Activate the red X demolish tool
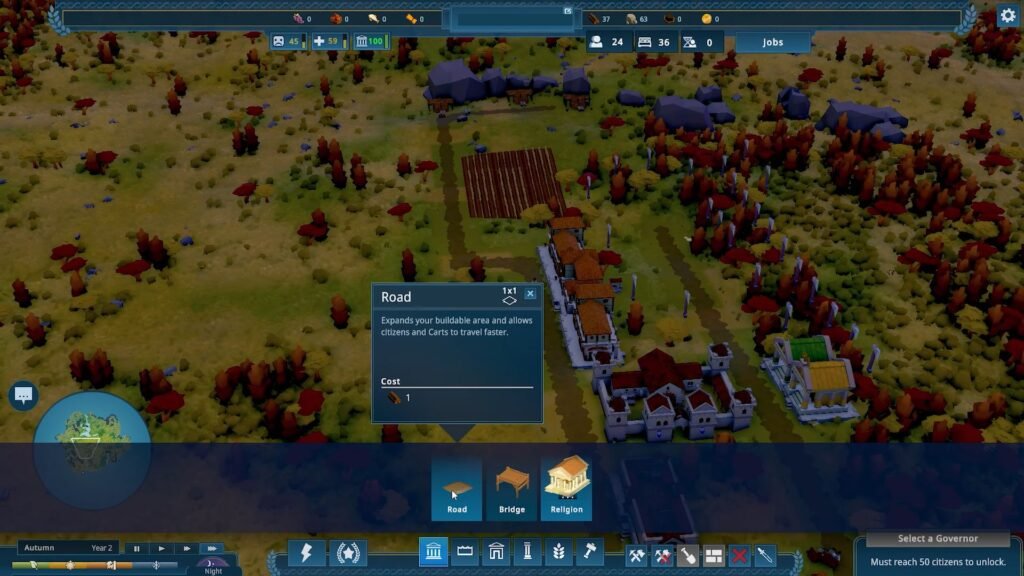 739,555
